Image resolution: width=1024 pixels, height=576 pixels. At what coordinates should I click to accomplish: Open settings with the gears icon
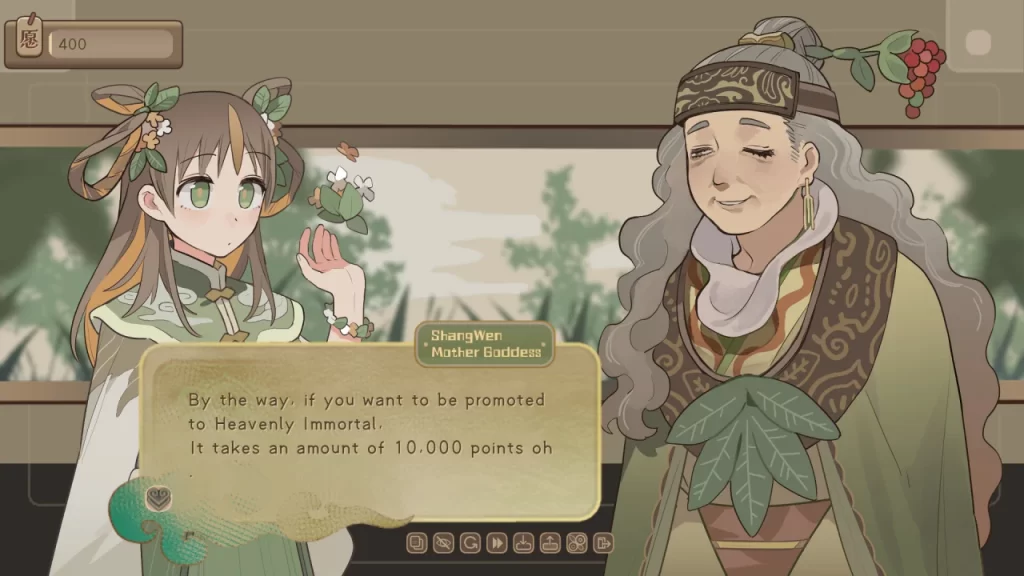[576, 543]
